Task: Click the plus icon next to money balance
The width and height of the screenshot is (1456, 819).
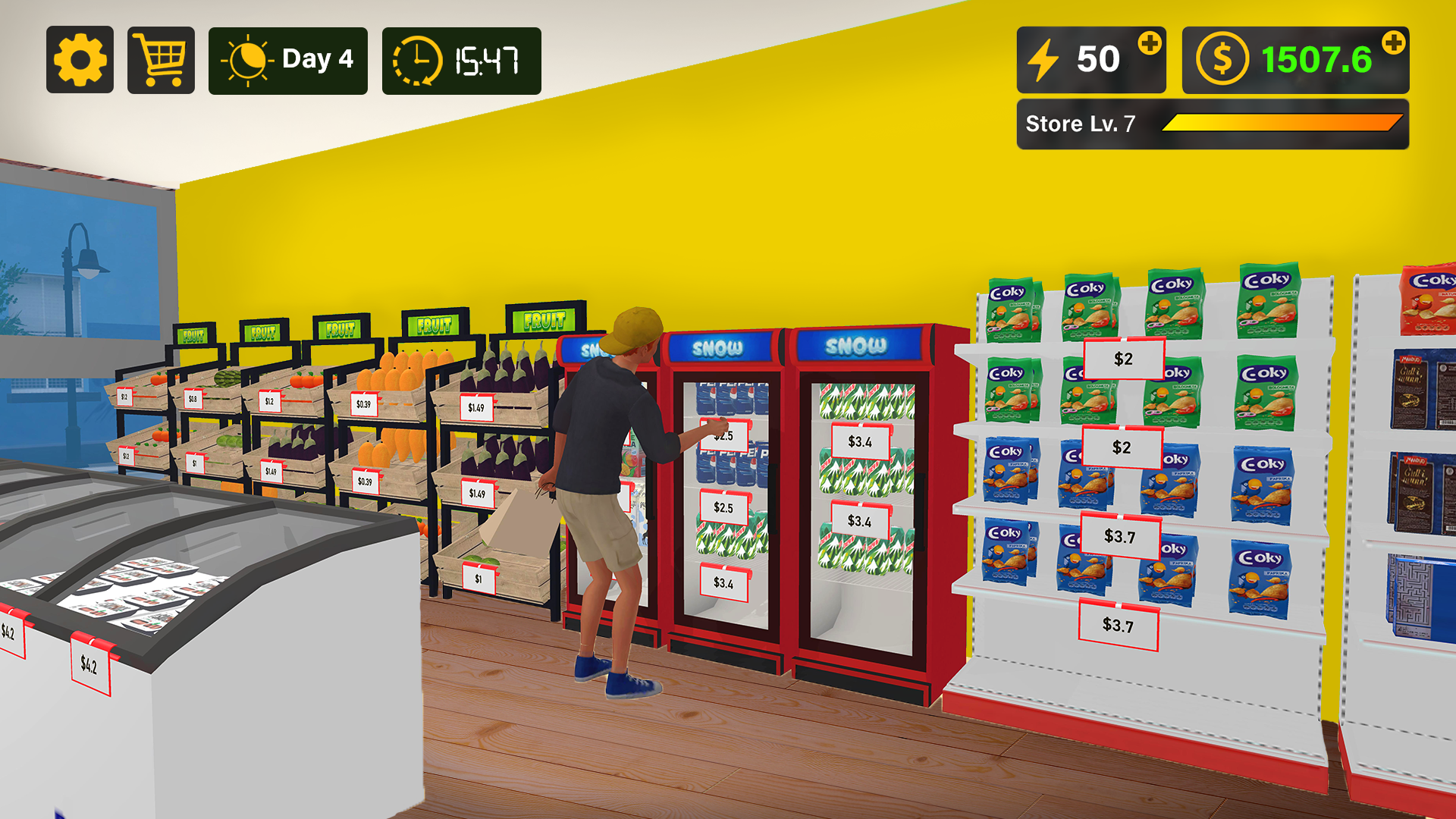Action: pos(1394,43)
